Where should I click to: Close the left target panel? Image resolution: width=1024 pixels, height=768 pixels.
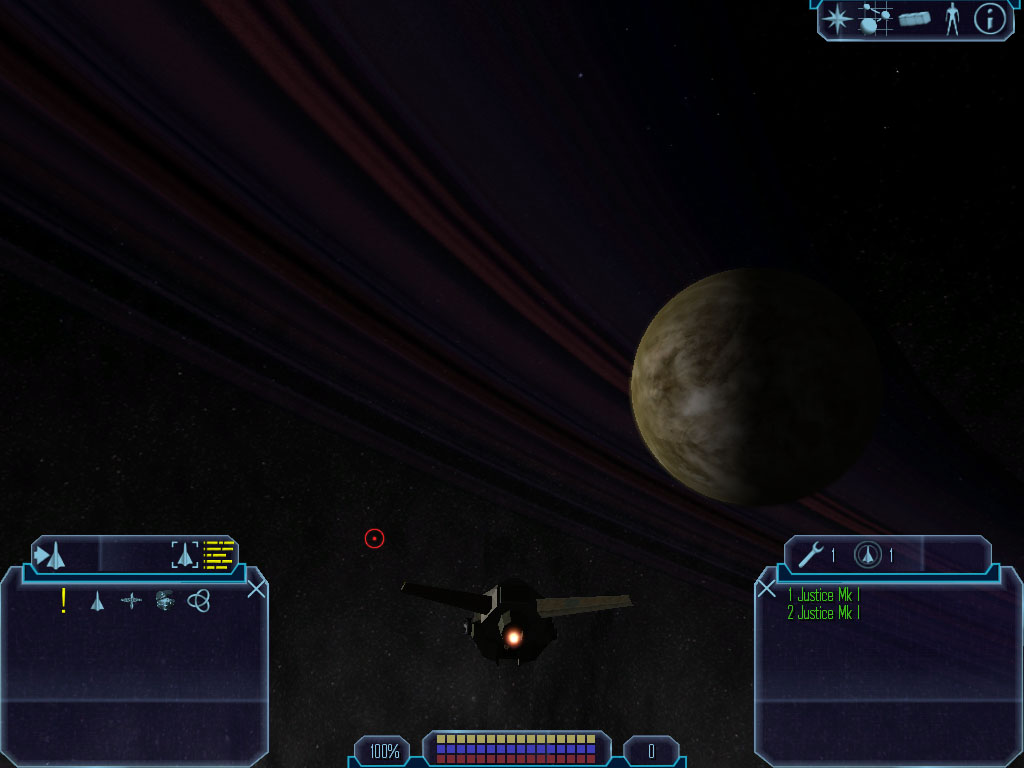(x=257, y=588)
